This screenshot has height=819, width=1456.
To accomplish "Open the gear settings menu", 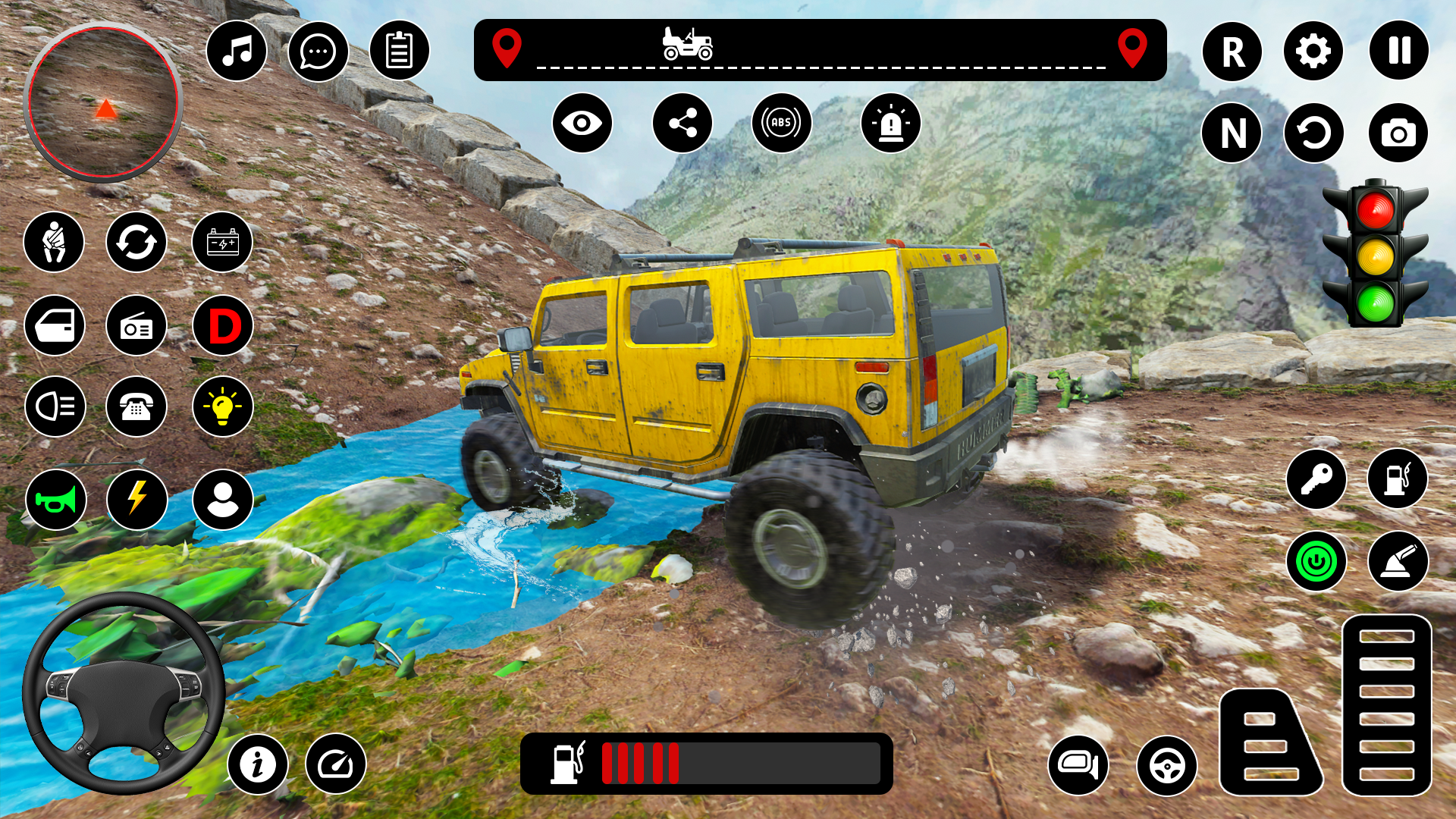I will [x=1313, y=51].
